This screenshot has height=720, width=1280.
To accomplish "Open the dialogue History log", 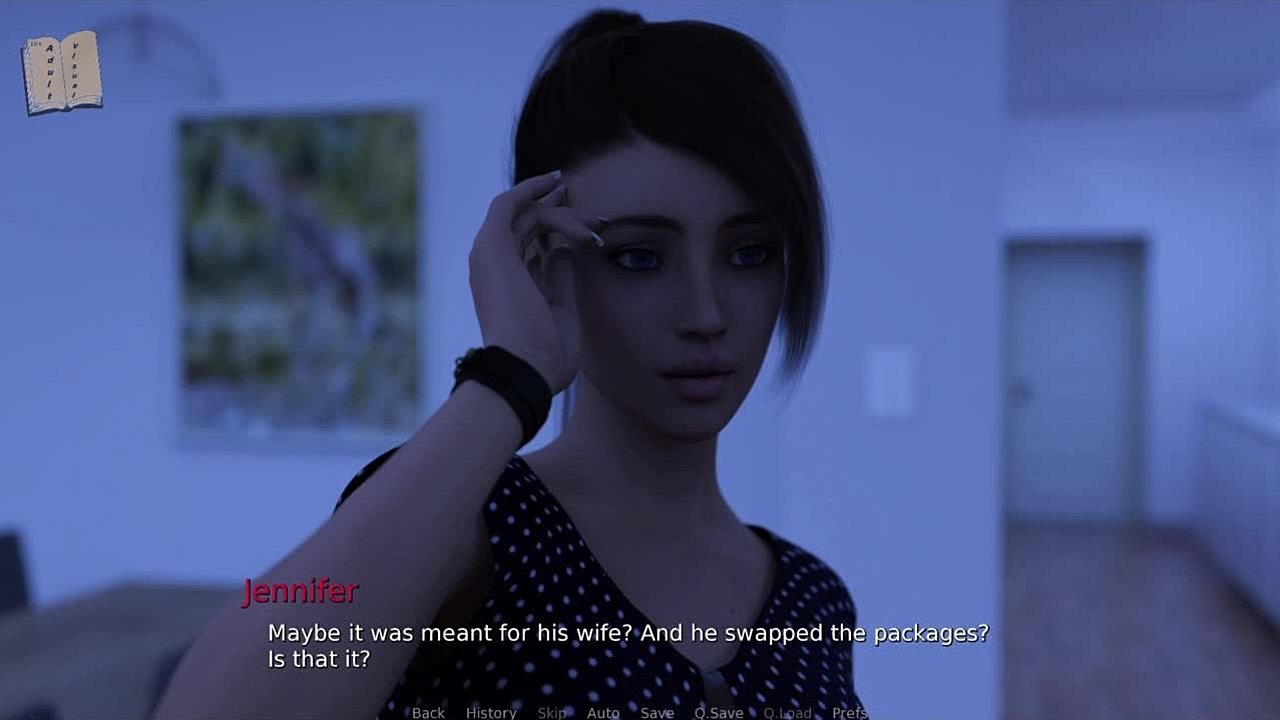I will [x=491, y=712].
